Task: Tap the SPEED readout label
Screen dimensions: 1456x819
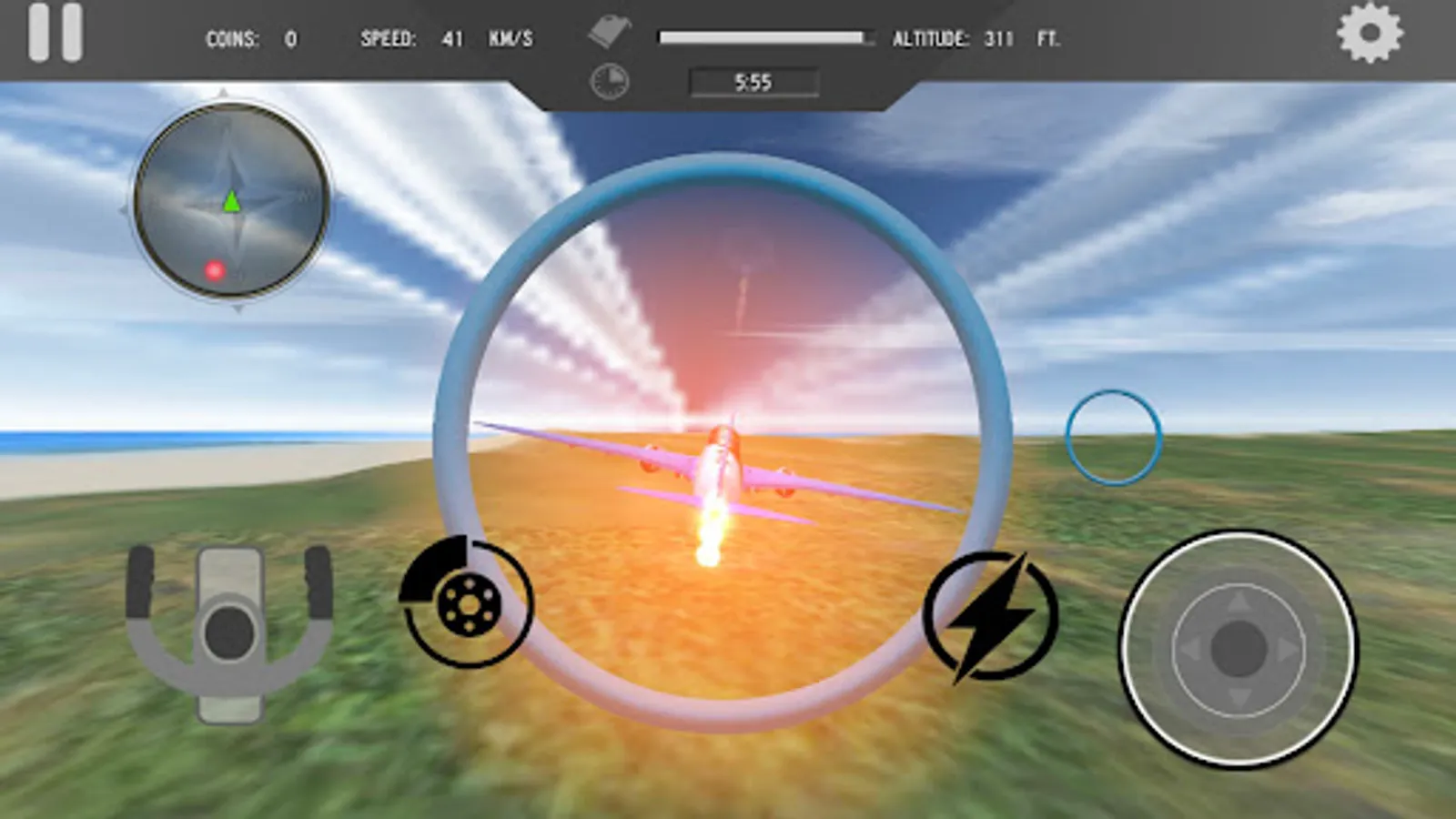Action: point(390,39)
